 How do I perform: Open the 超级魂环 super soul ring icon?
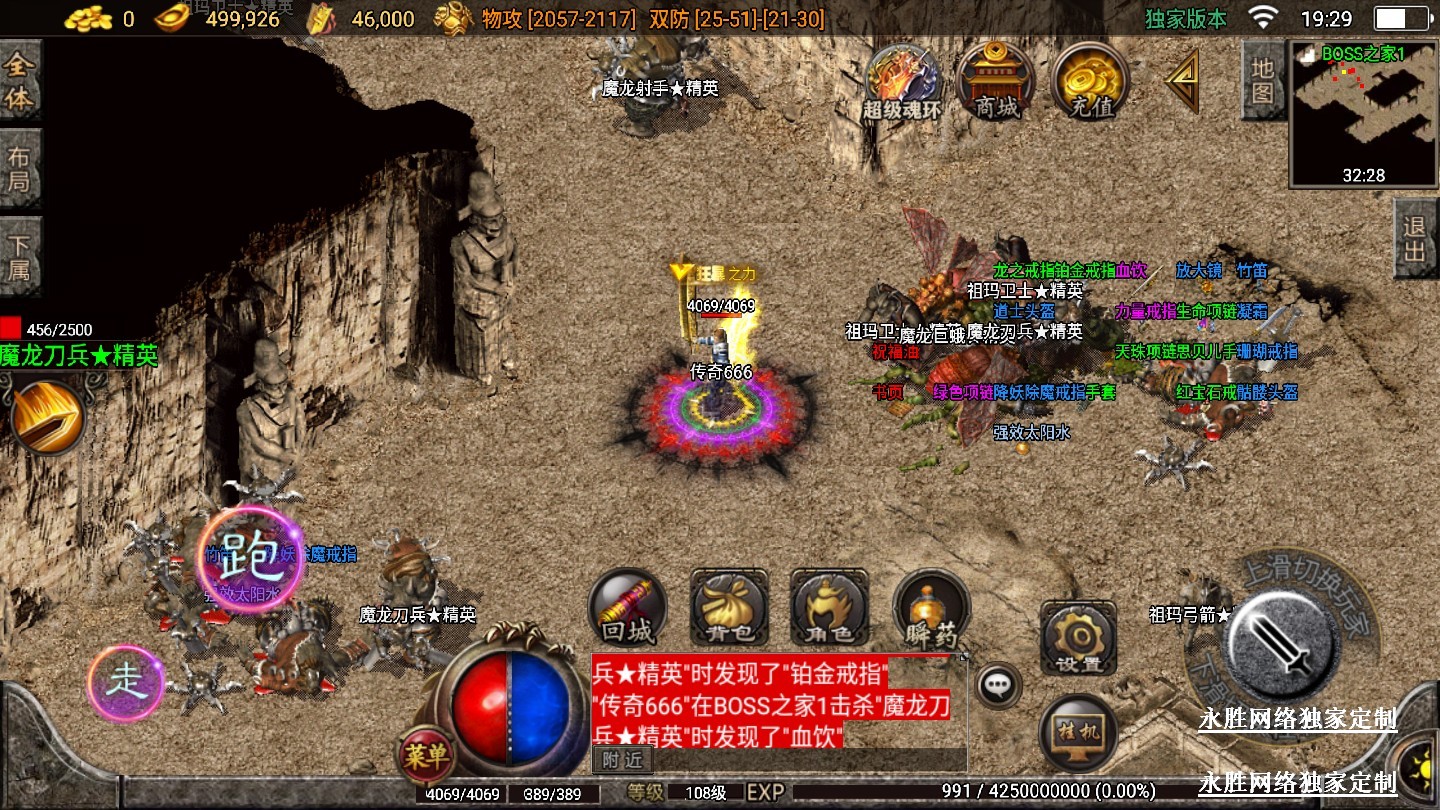902,82
